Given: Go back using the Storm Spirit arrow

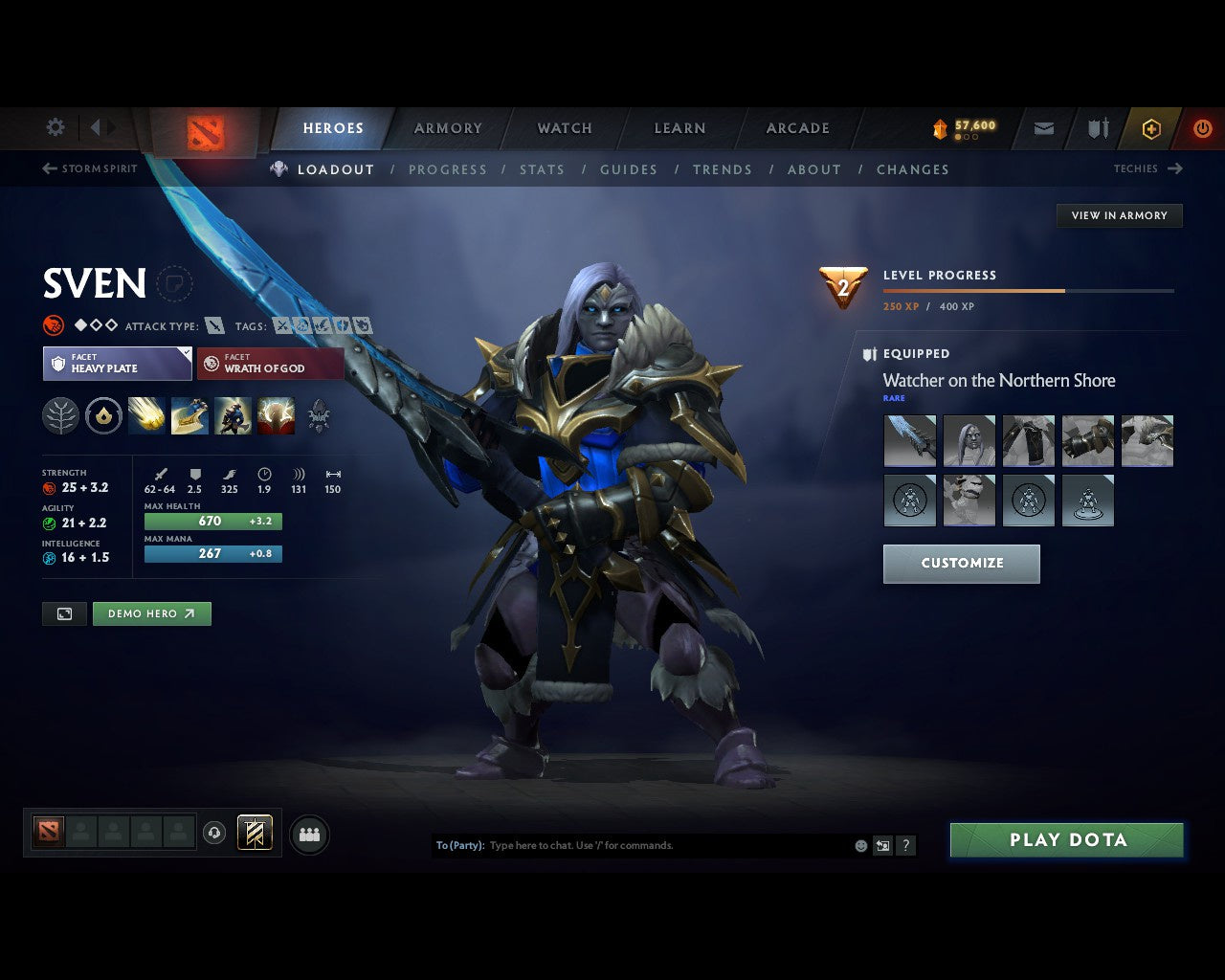Looking at the screenshot, I should (x=48, y=168).
